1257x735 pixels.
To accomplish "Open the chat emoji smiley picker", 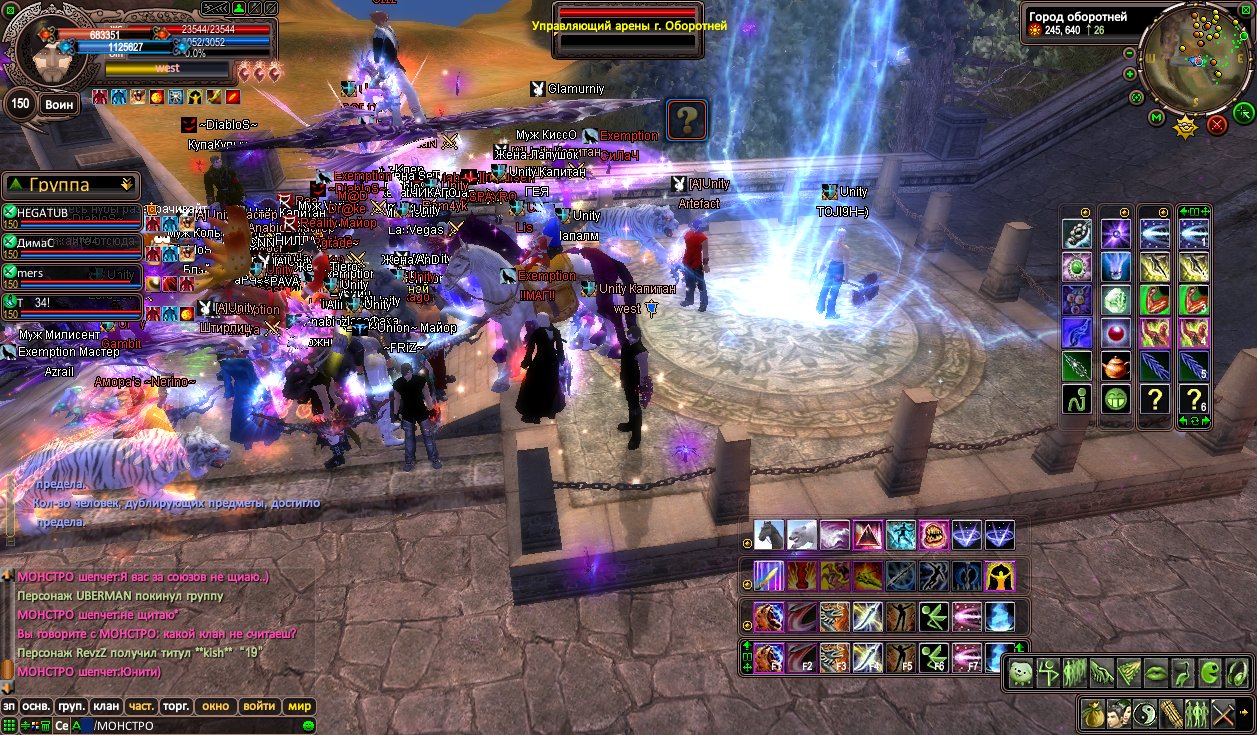I will (309, 725).
